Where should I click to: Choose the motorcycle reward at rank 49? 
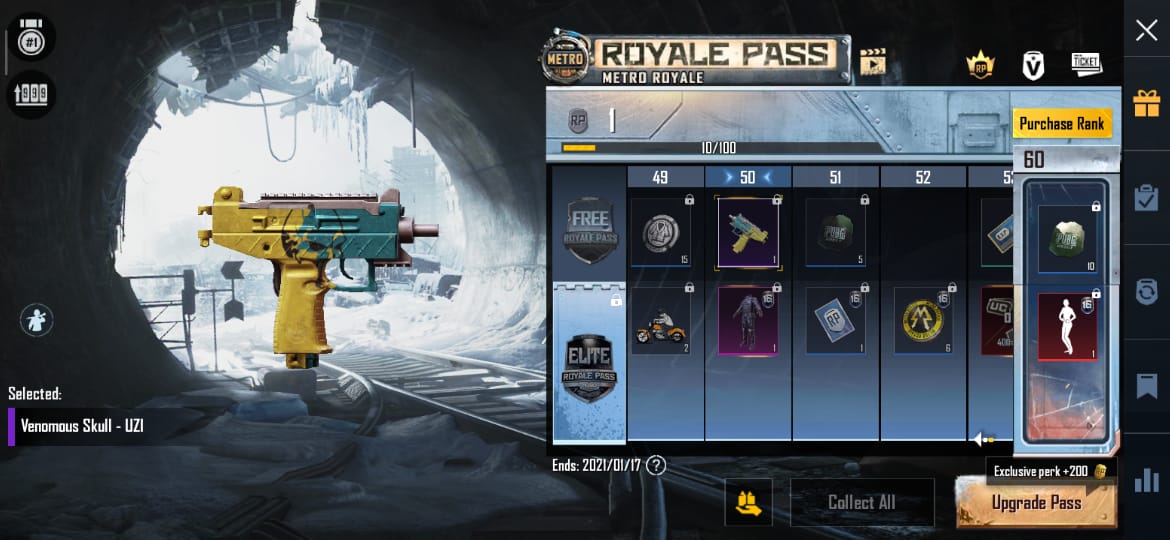pos(660,321)
